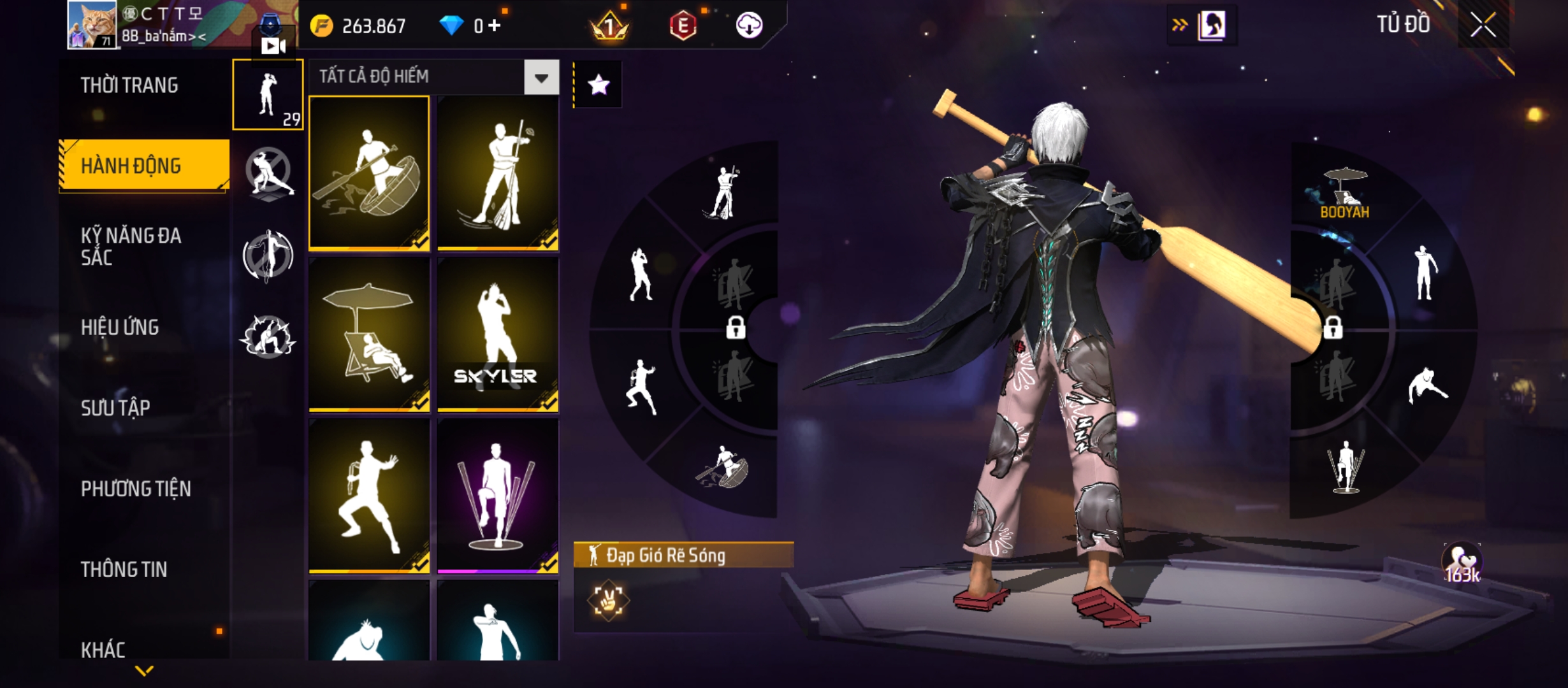Open the Thời Trang category
The image size is (1568, 688).
tap(129, 85)
